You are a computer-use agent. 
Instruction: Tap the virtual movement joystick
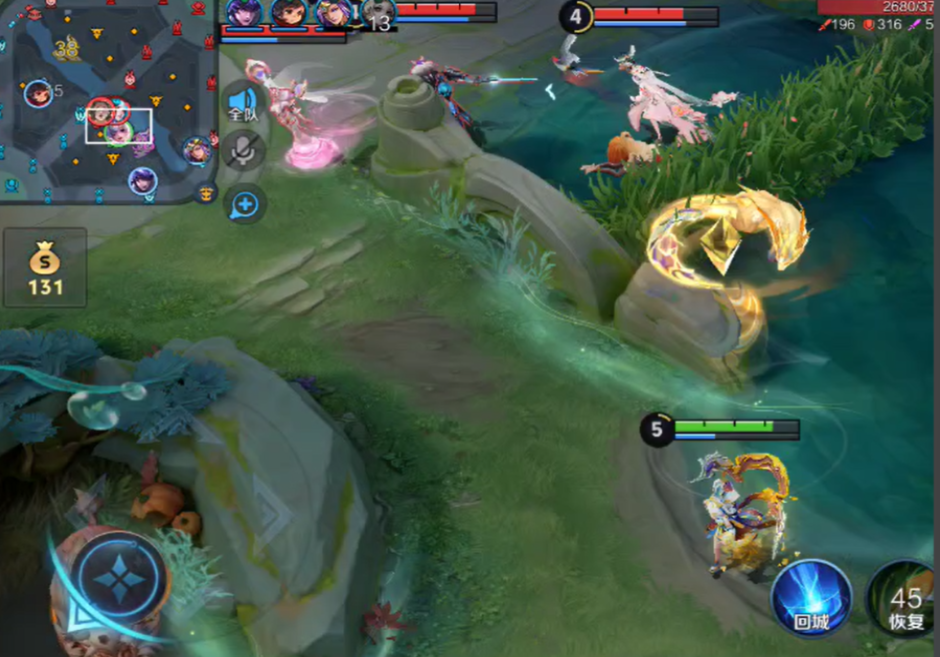(x=118, y=581)
